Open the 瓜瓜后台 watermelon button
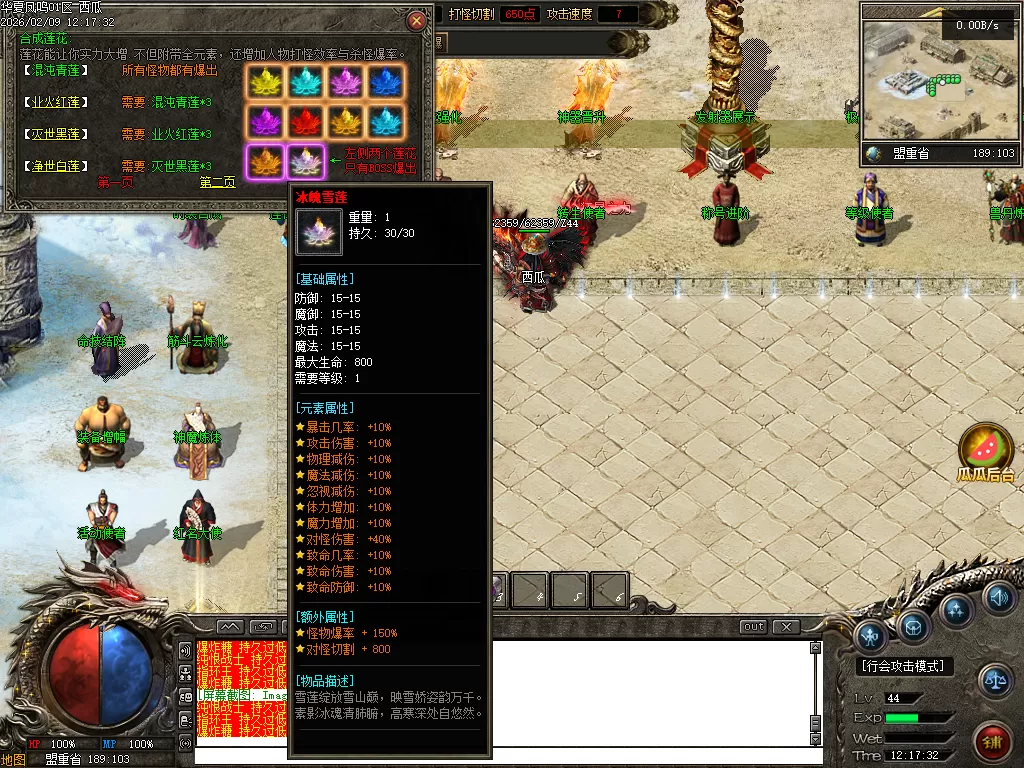The width and height of the screenshot is (1024, 768). click(x=986, y=448)
